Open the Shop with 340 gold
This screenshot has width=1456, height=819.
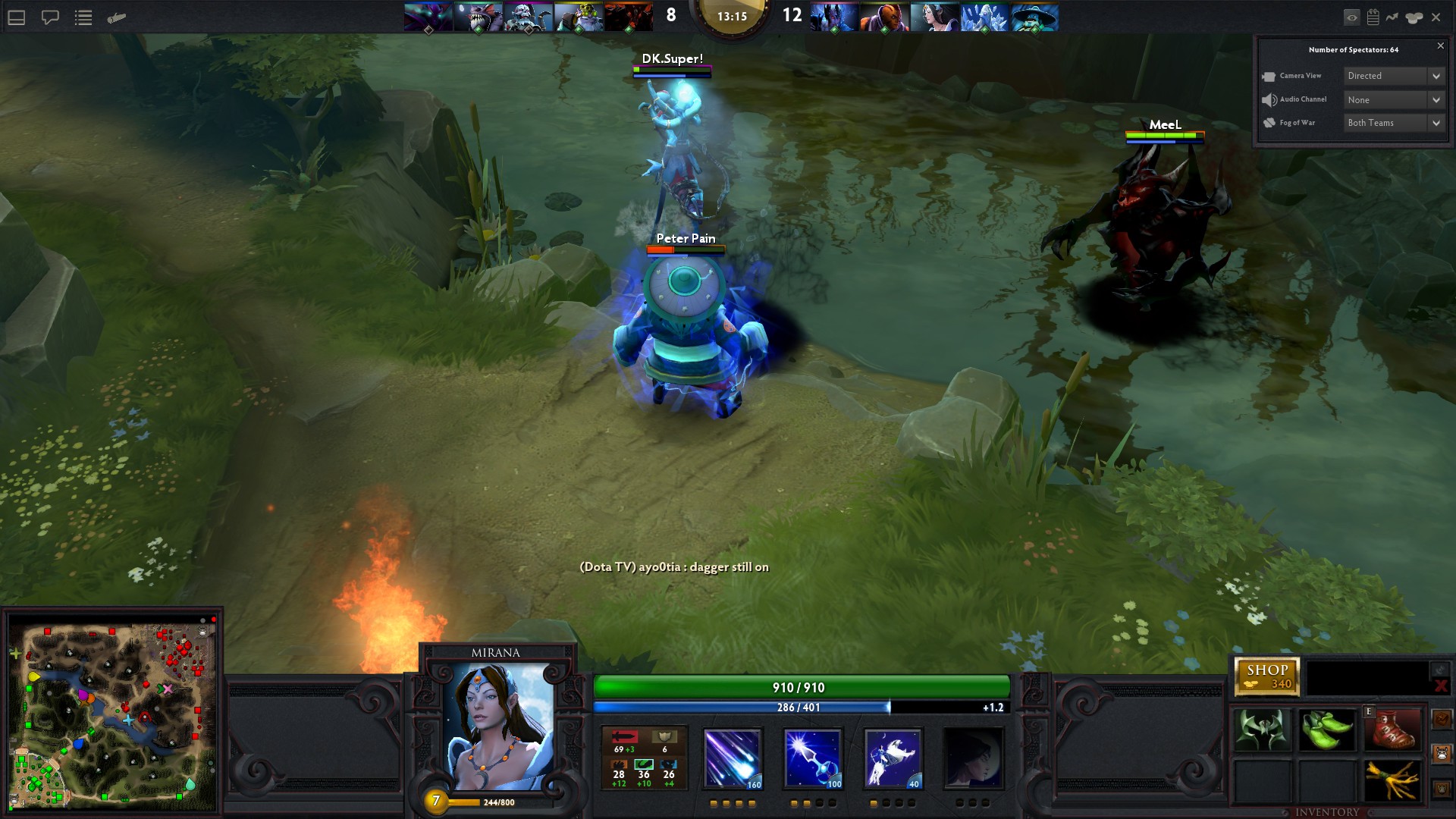click(1266, 676)
